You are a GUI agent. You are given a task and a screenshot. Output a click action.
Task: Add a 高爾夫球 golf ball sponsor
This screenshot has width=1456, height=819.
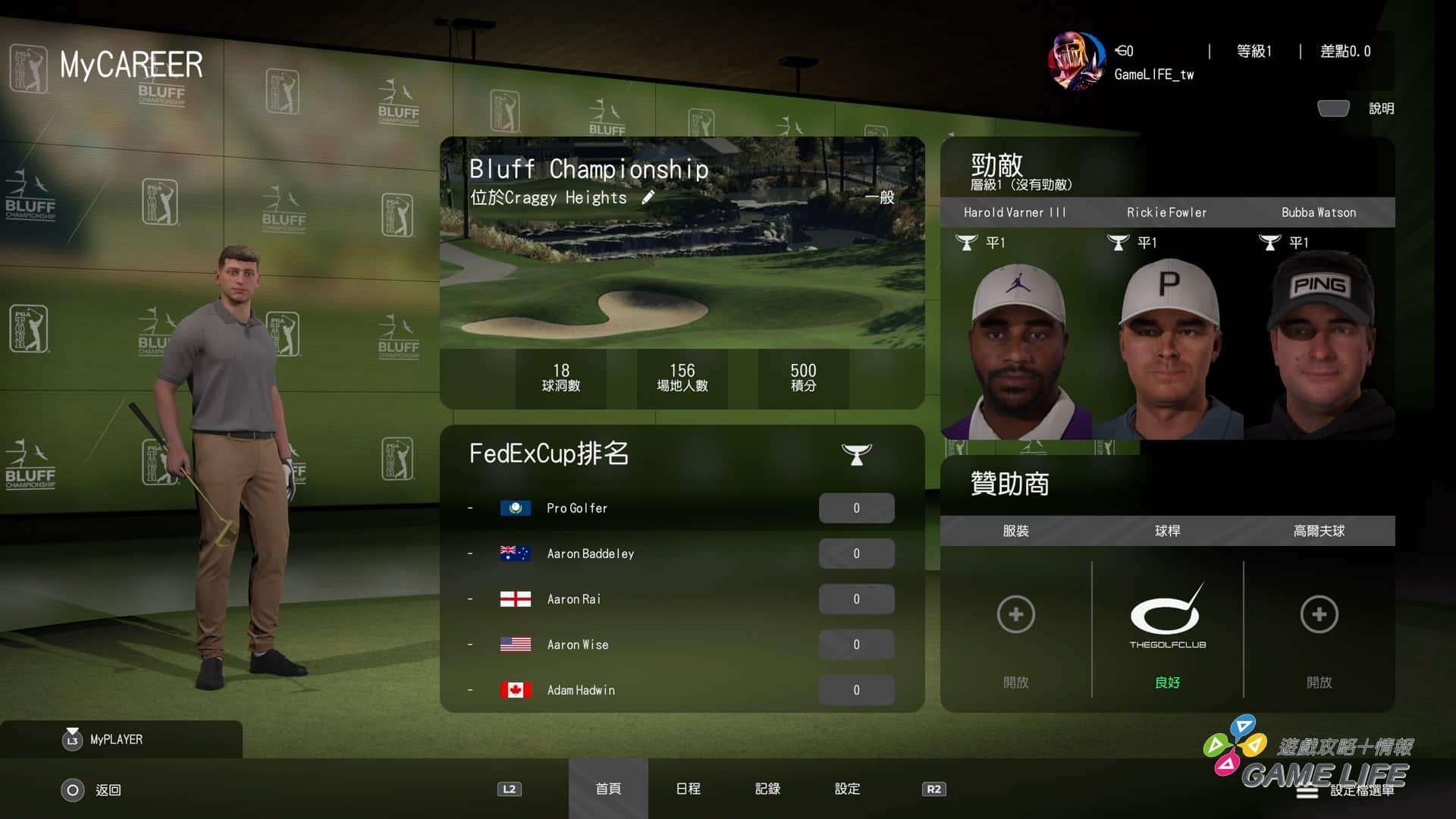1319,614
